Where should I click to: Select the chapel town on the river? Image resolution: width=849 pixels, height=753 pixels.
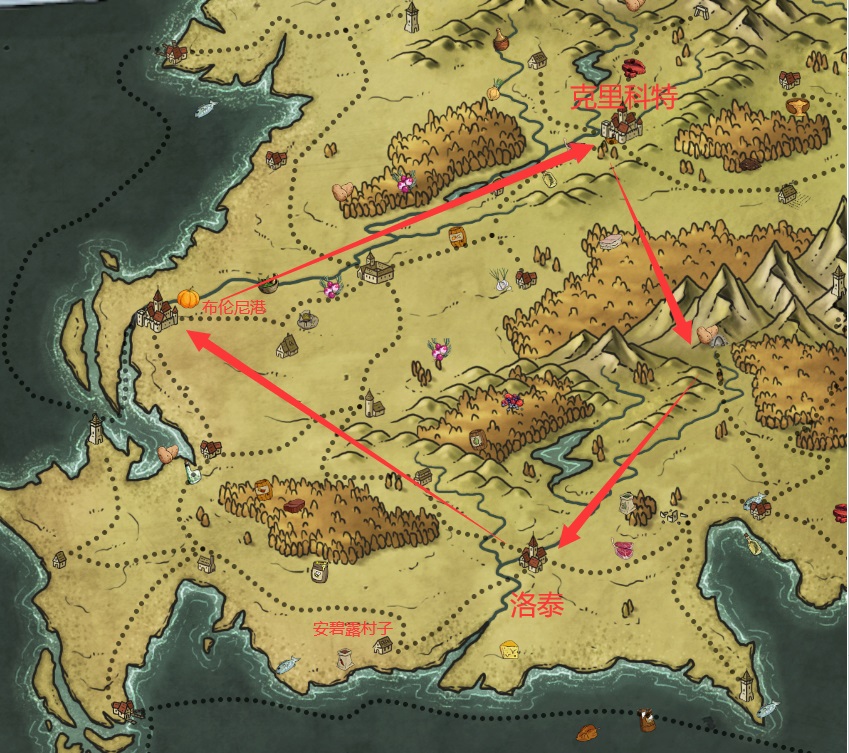(x=376, y=267)
